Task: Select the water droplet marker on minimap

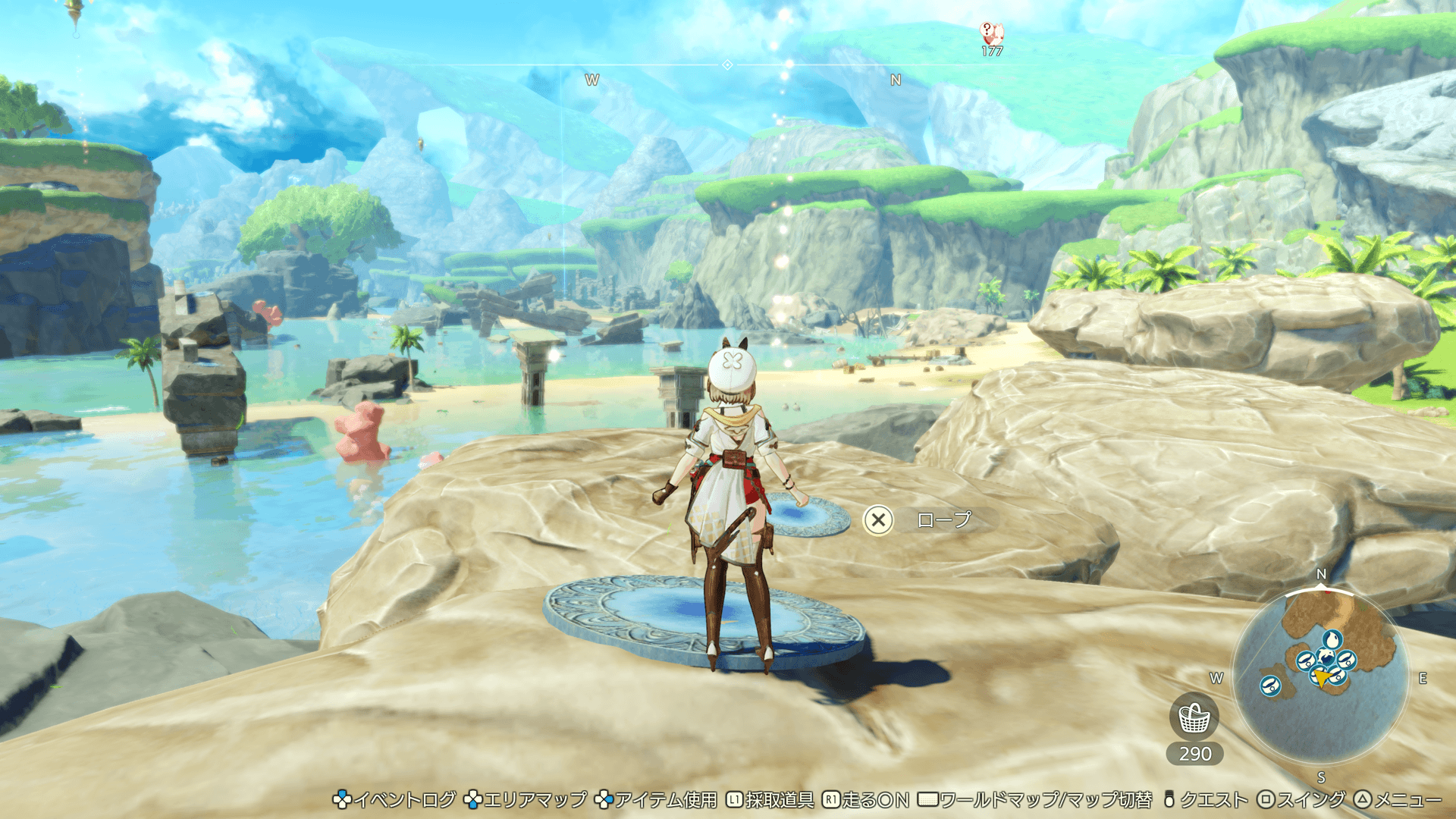Action: point(1332,639)
